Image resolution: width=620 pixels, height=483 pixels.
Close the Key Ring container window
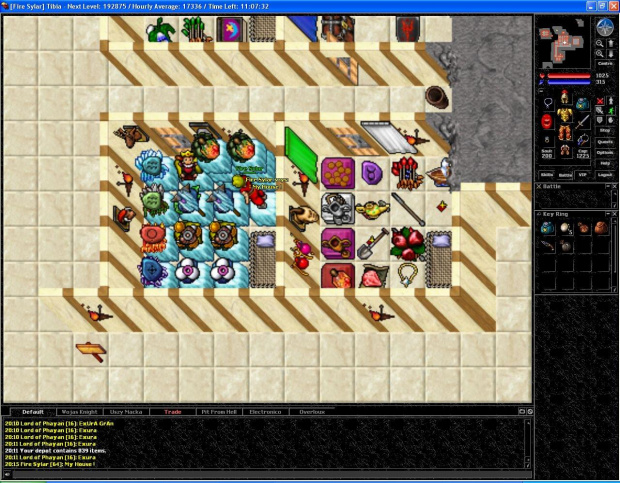tap(613, 213)
